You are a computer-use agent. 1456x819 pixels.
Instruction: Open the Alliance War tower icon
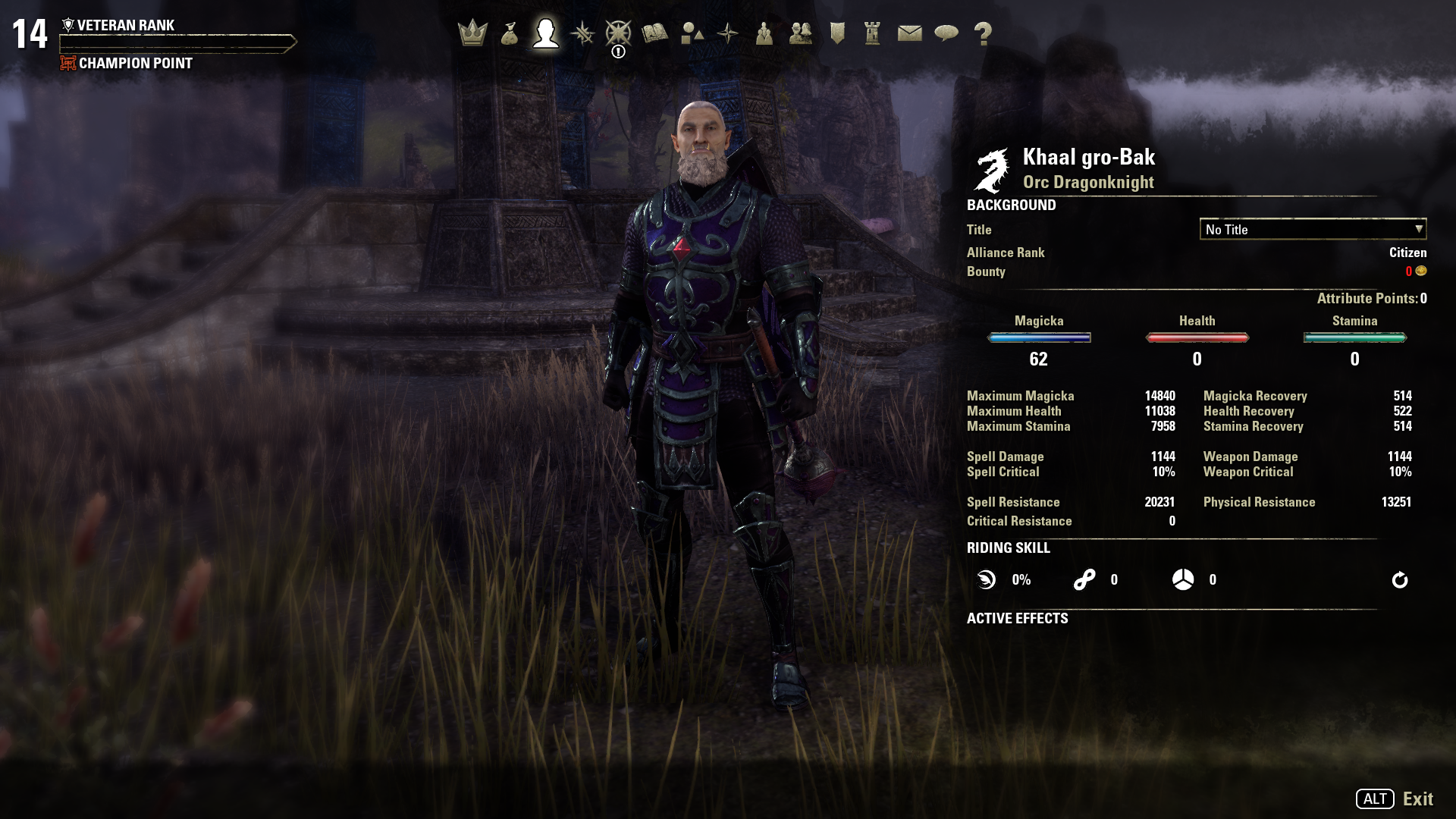pyautogui.click(x=873, y=33)
